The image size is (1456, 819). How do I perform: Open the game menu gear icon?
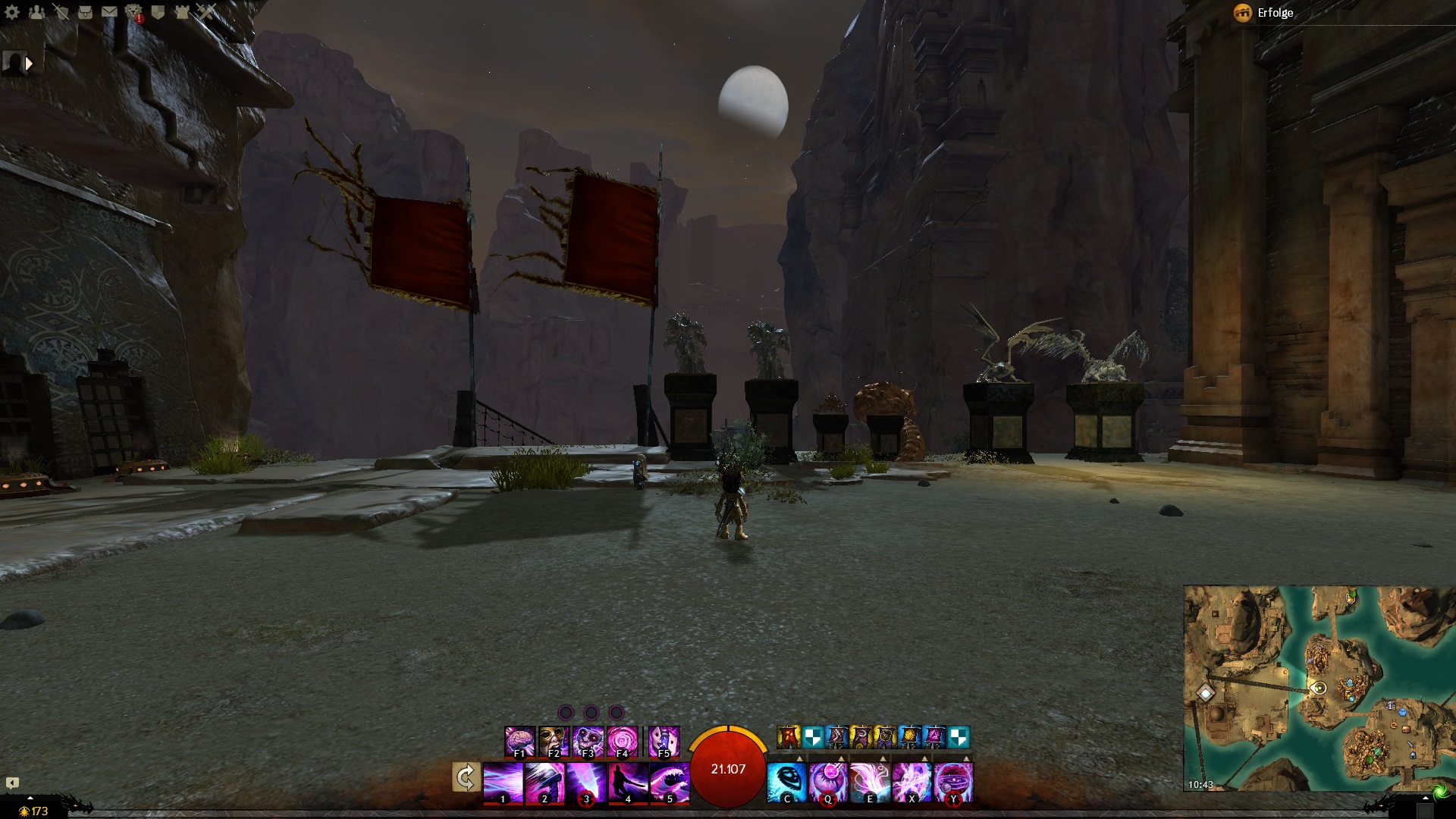click(x=12, y=11)
